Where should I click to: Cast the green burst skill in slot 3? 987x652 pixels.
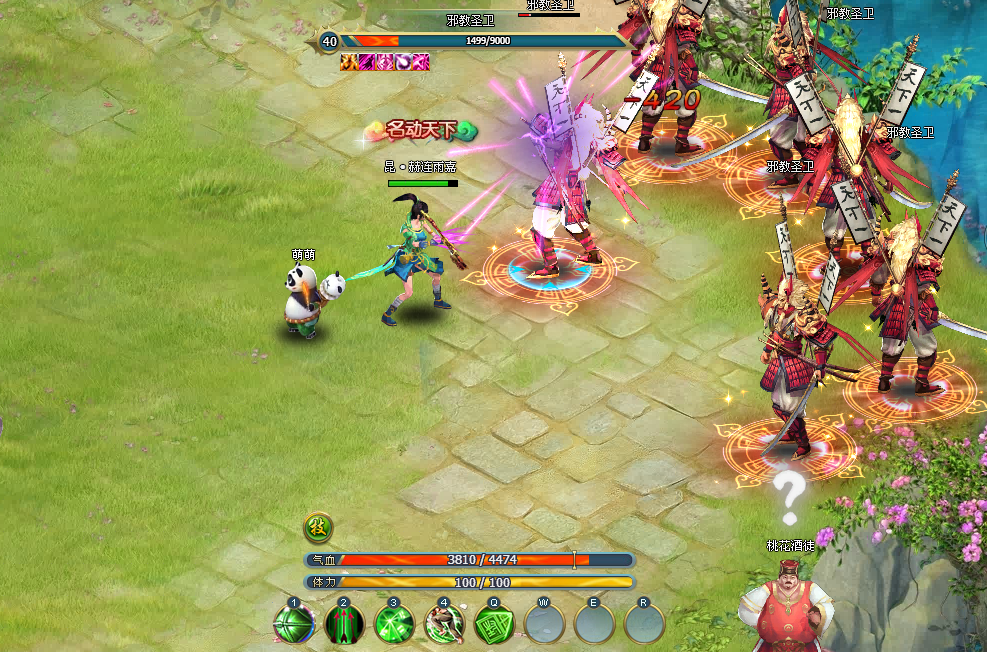(x=394, y=625)
